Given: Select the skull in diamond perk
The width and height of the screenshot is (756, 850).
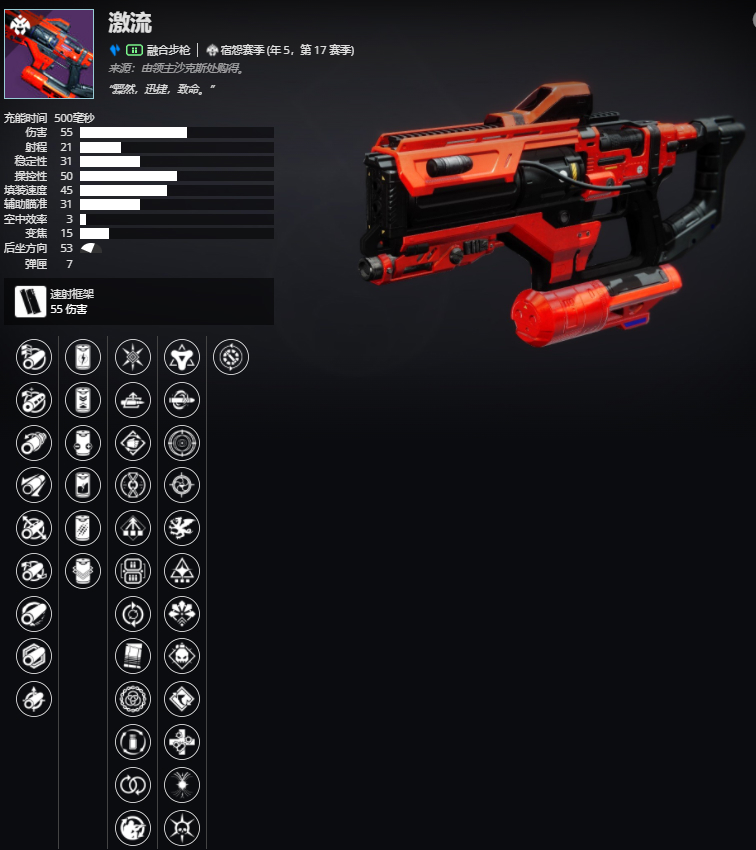Looking at the screenshot, I should pos(182,656).
